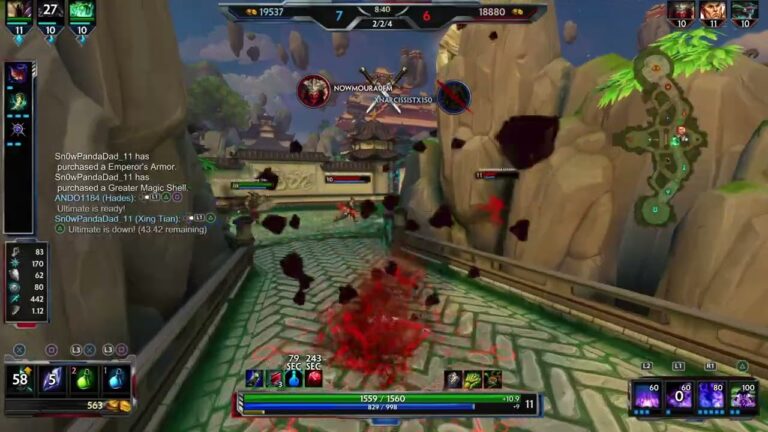Activate the ultimate ability costing 100 mana

click(x=743, y=395)
